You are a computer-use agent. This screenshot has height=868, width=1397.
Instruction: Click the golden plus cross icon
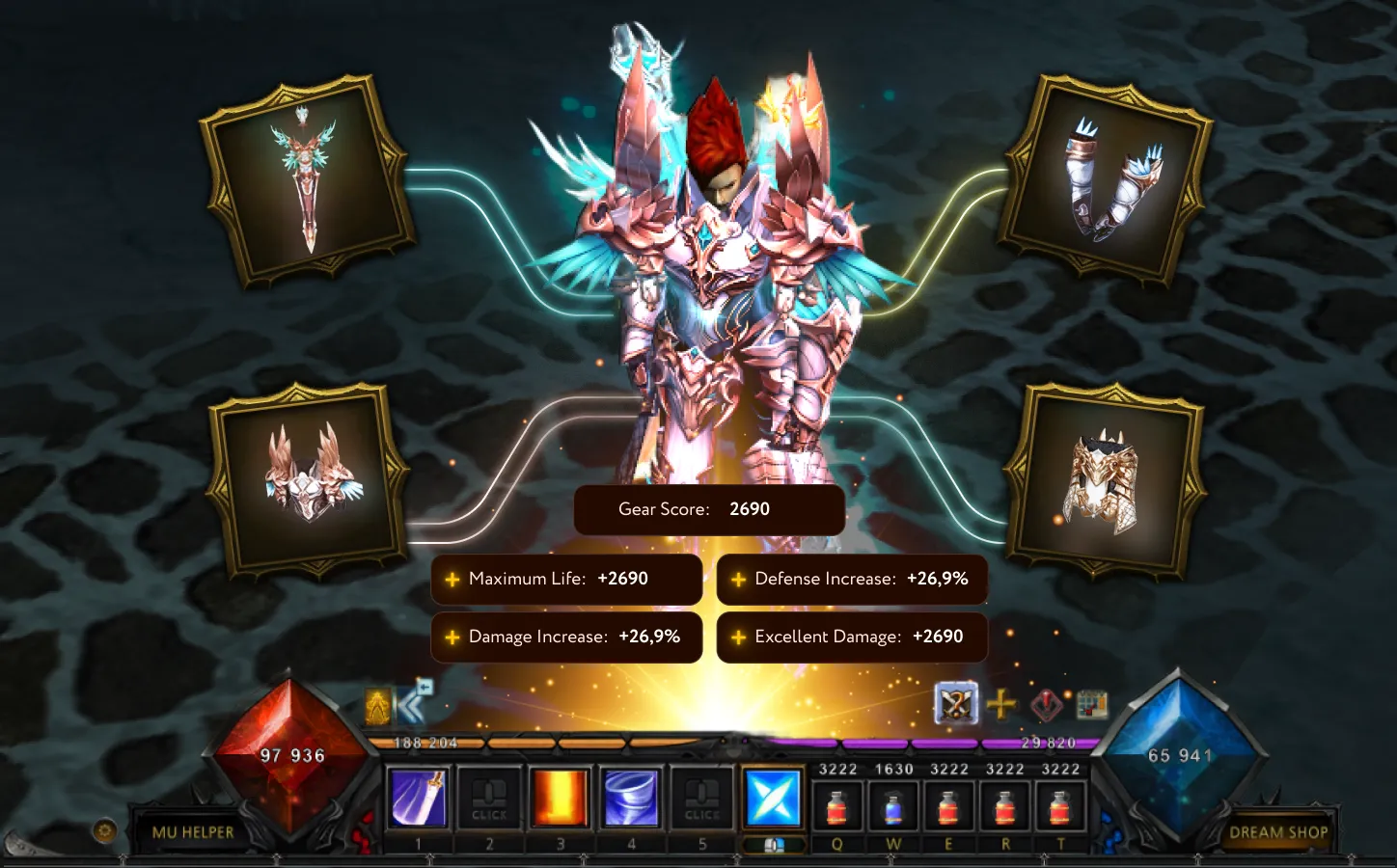1001,704
